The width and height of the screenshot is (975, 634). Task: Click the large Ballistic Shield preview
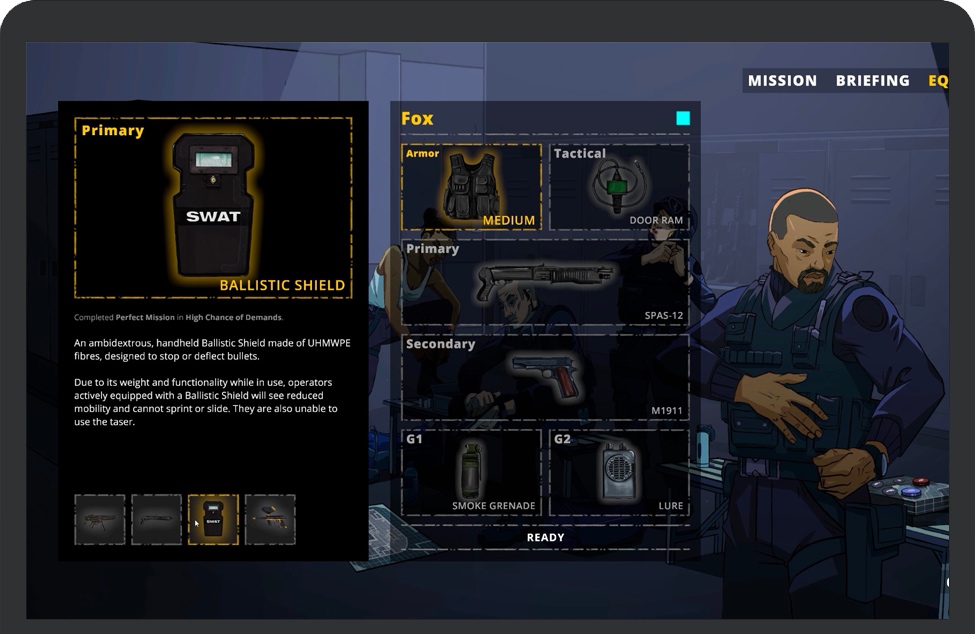tap(213, 208)
